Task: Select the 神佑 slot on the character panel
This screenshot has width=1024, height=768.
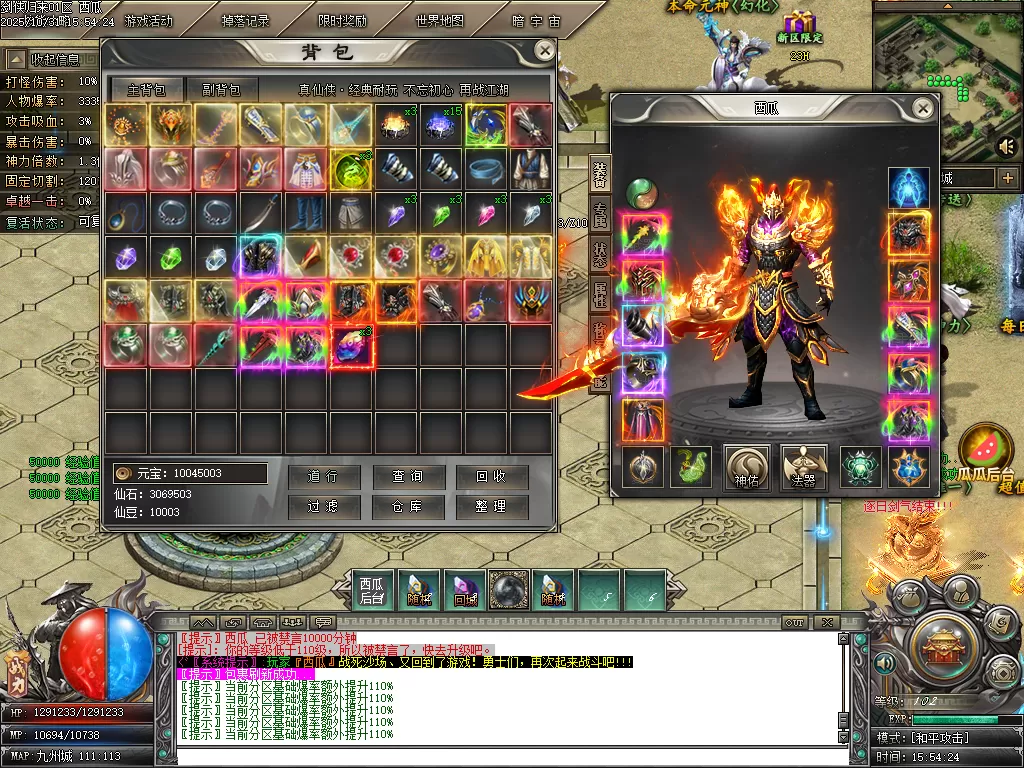Action: tap(748, 467)
